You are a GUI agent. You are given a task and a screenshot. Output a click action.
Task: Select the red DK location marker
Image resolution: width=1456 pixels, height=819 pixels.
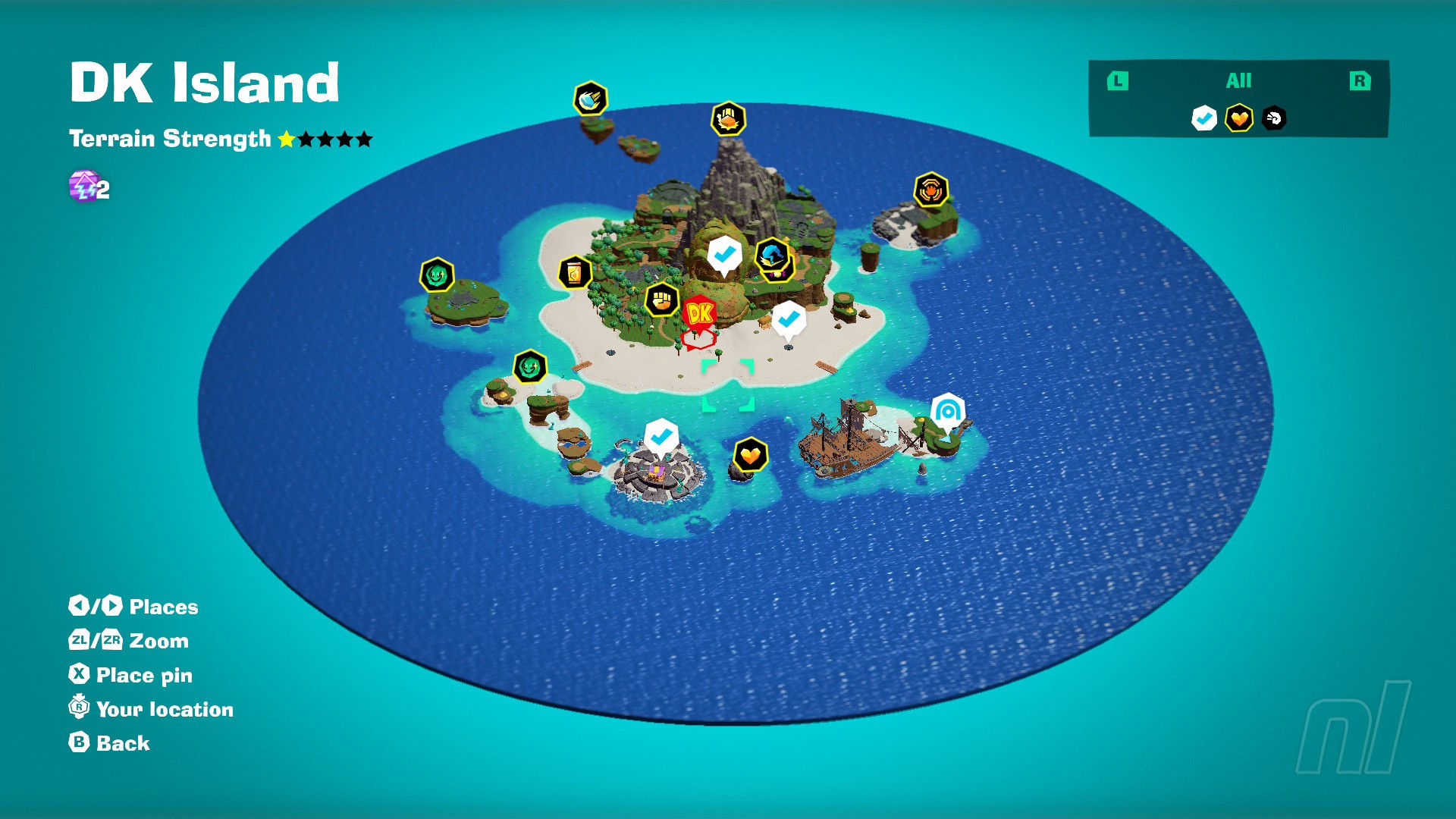tap(699, 313)
